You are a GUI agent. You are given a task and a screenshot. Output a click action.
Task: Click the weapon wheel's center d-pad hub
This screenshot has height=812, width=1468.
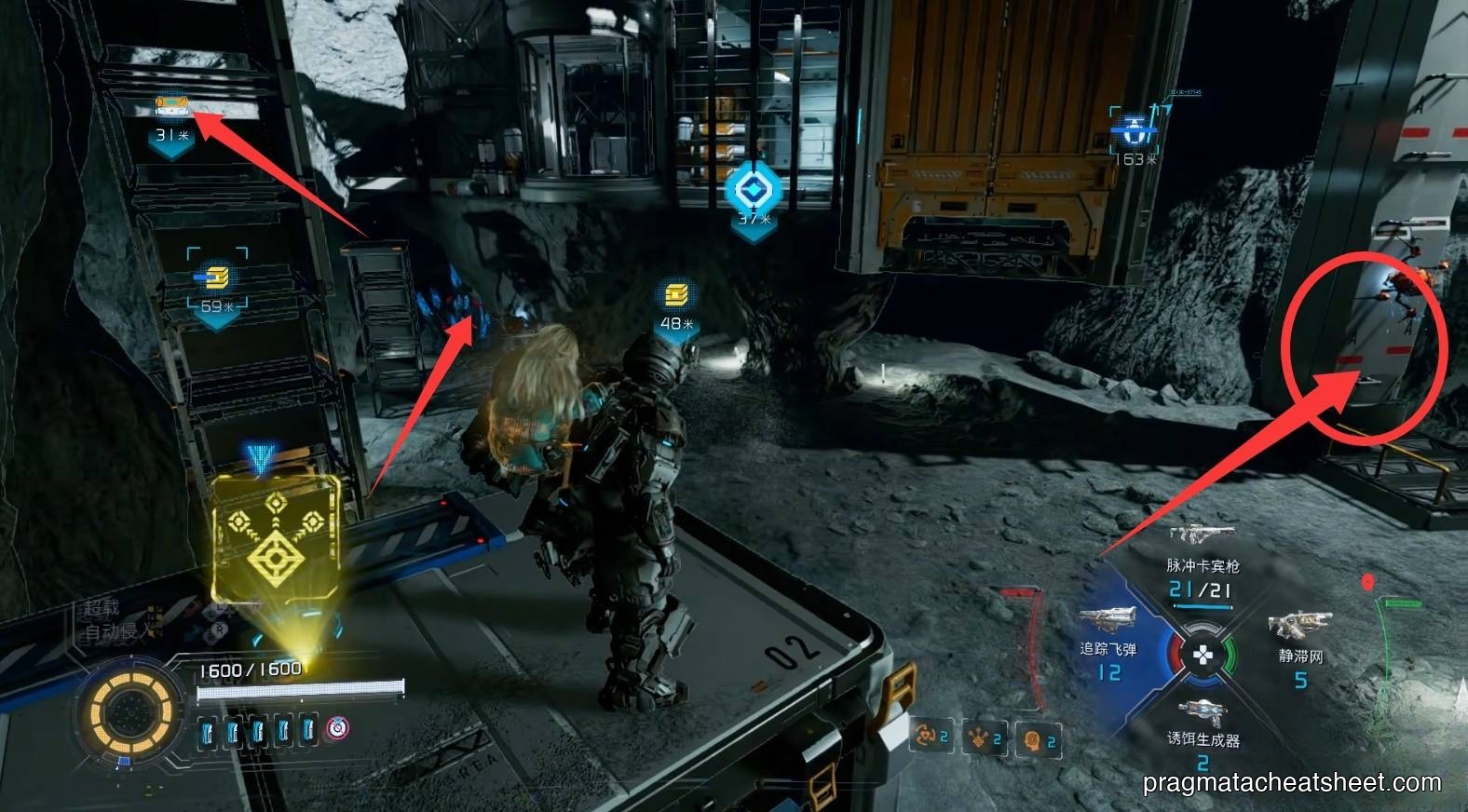(1203, 656)
